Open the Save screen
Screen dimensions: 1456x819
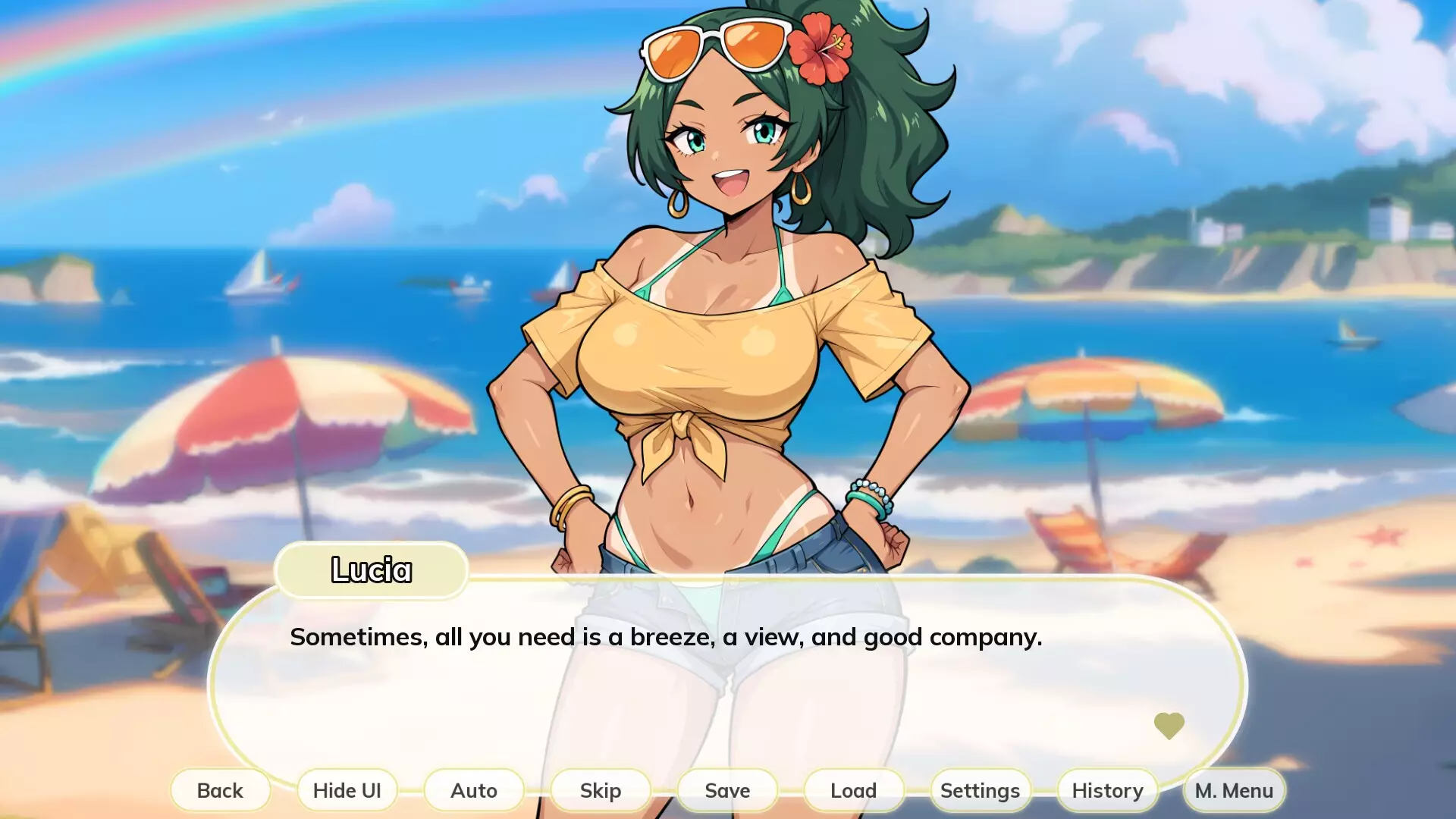pos(726,790)
